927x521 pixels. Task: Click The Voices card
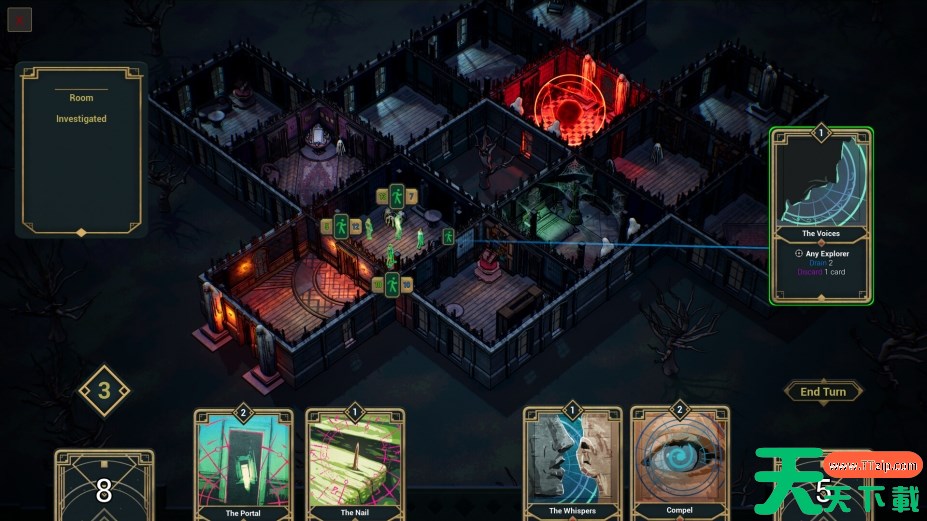(x=821, y=215)
